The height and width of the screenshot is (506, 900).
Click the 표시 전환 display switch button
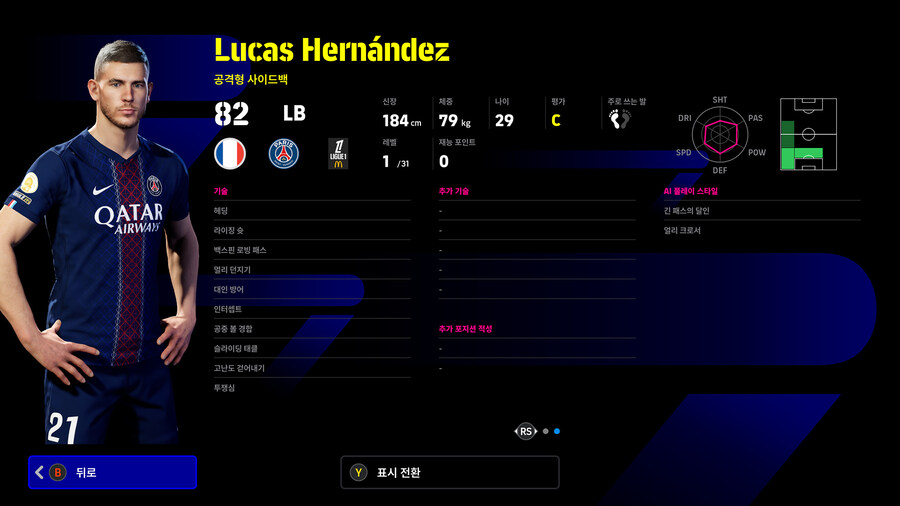coord(449,472)
